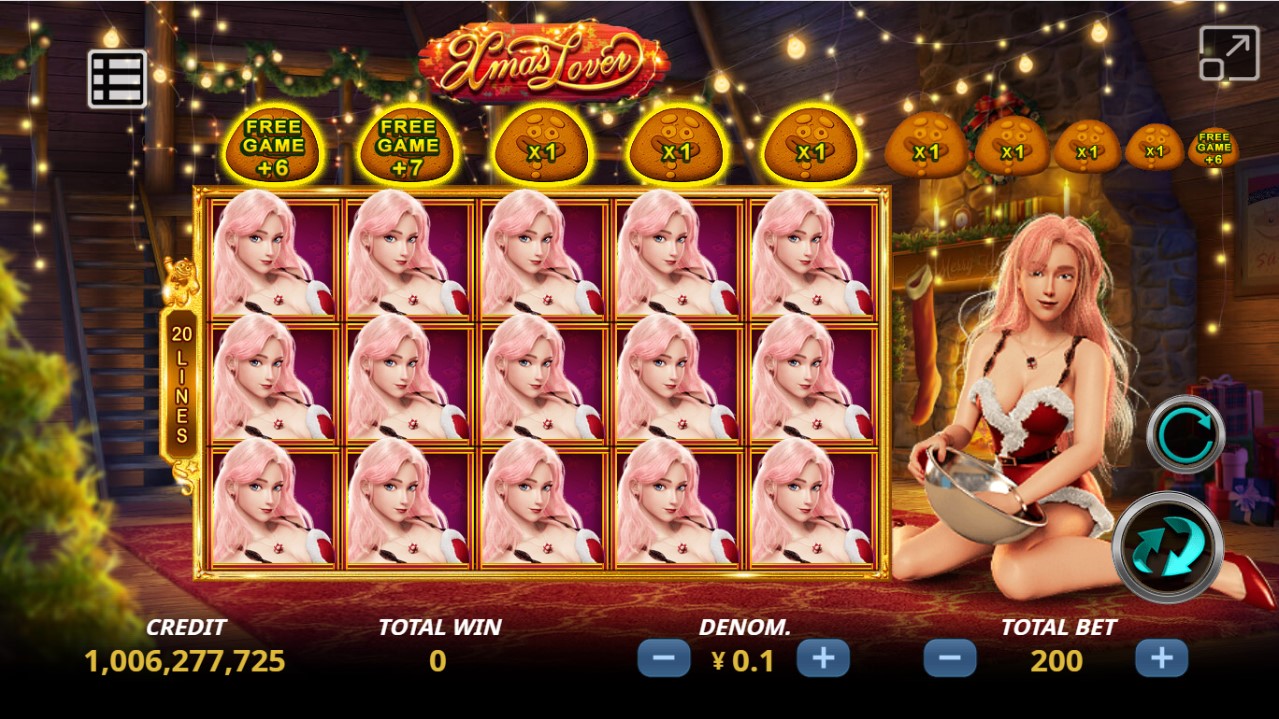
Task: Toggle fullscreen with the expand icon
Action: click(1228, 54)
